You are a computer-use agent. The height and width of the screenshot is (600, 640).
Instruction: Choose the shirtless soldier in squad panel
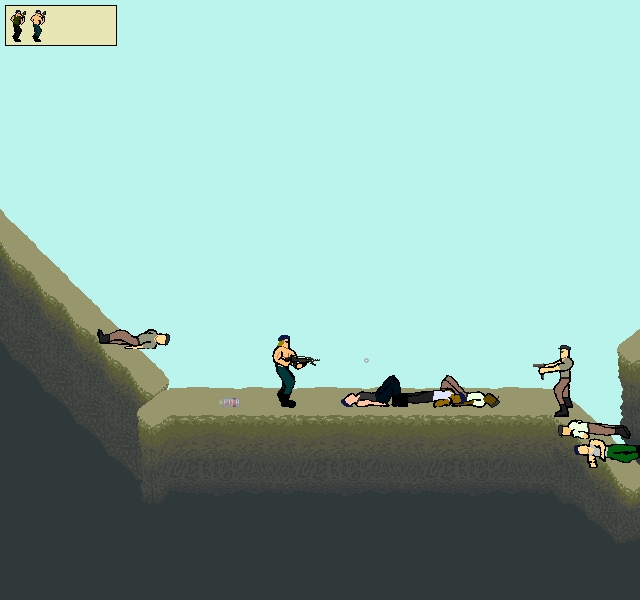[38, 25]
